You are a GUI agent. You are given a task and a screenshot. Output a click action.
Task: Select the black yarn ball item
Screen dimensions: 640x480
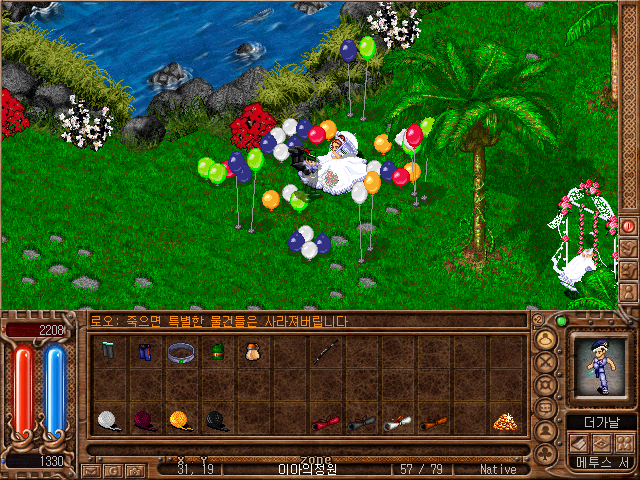point(216,421)
